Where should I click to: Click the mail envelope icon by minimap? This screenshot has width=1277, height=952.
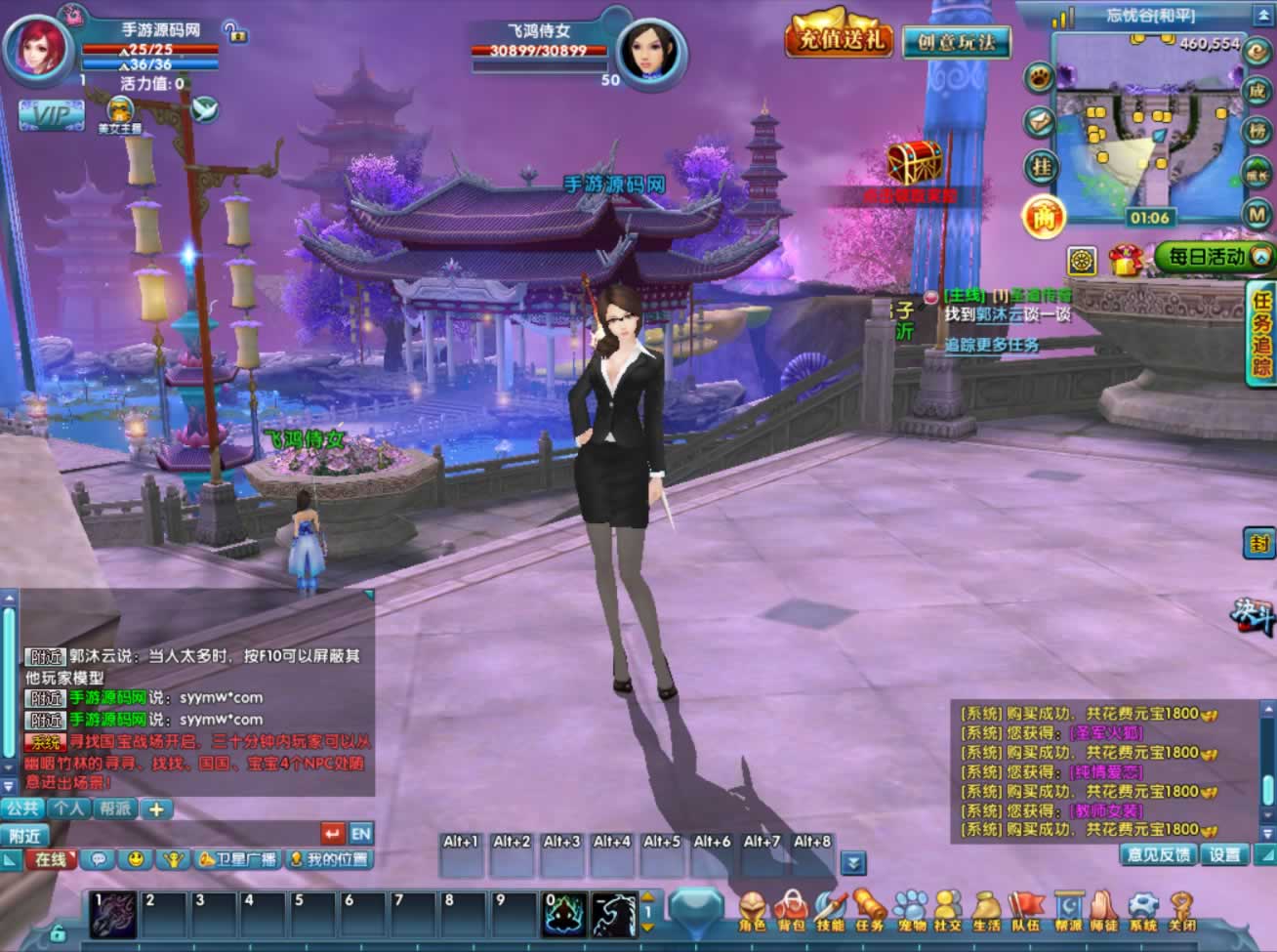1039,121
